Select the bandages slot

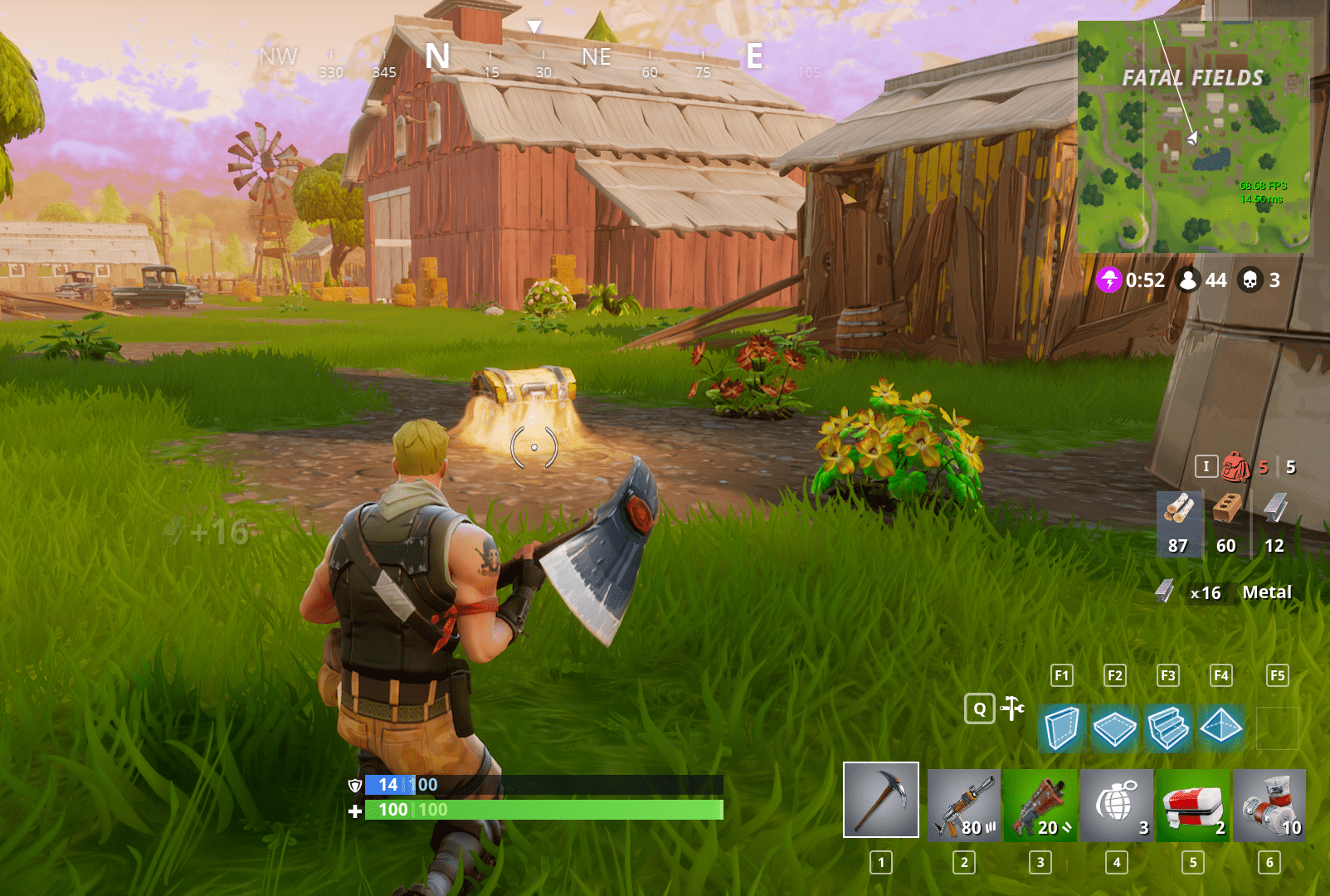click(1269, 805)
